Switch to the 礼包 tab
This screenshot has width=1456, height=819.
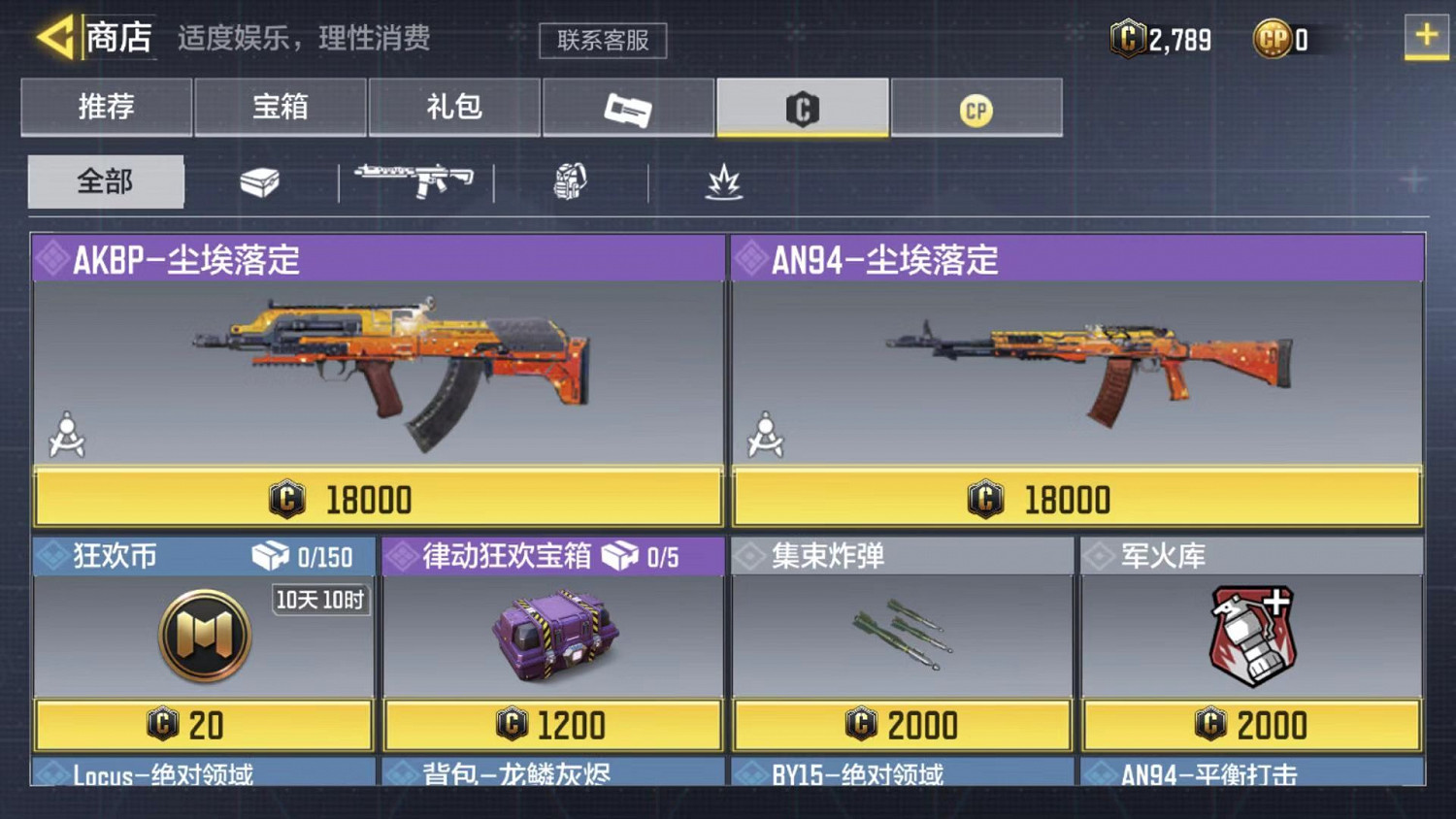[x=454, y=108]
